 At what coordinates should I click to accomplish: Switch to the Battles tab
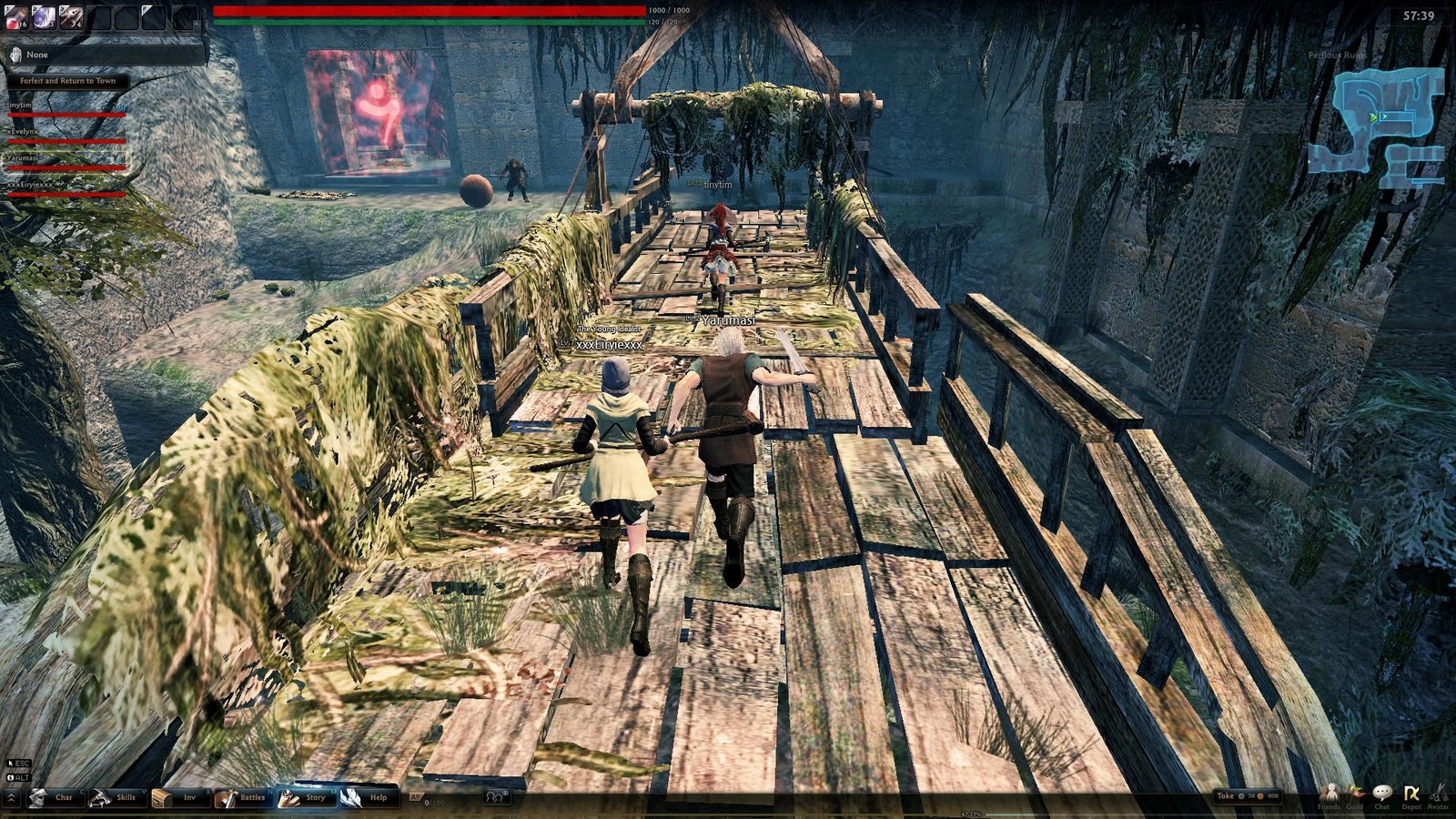click(248, 797)
